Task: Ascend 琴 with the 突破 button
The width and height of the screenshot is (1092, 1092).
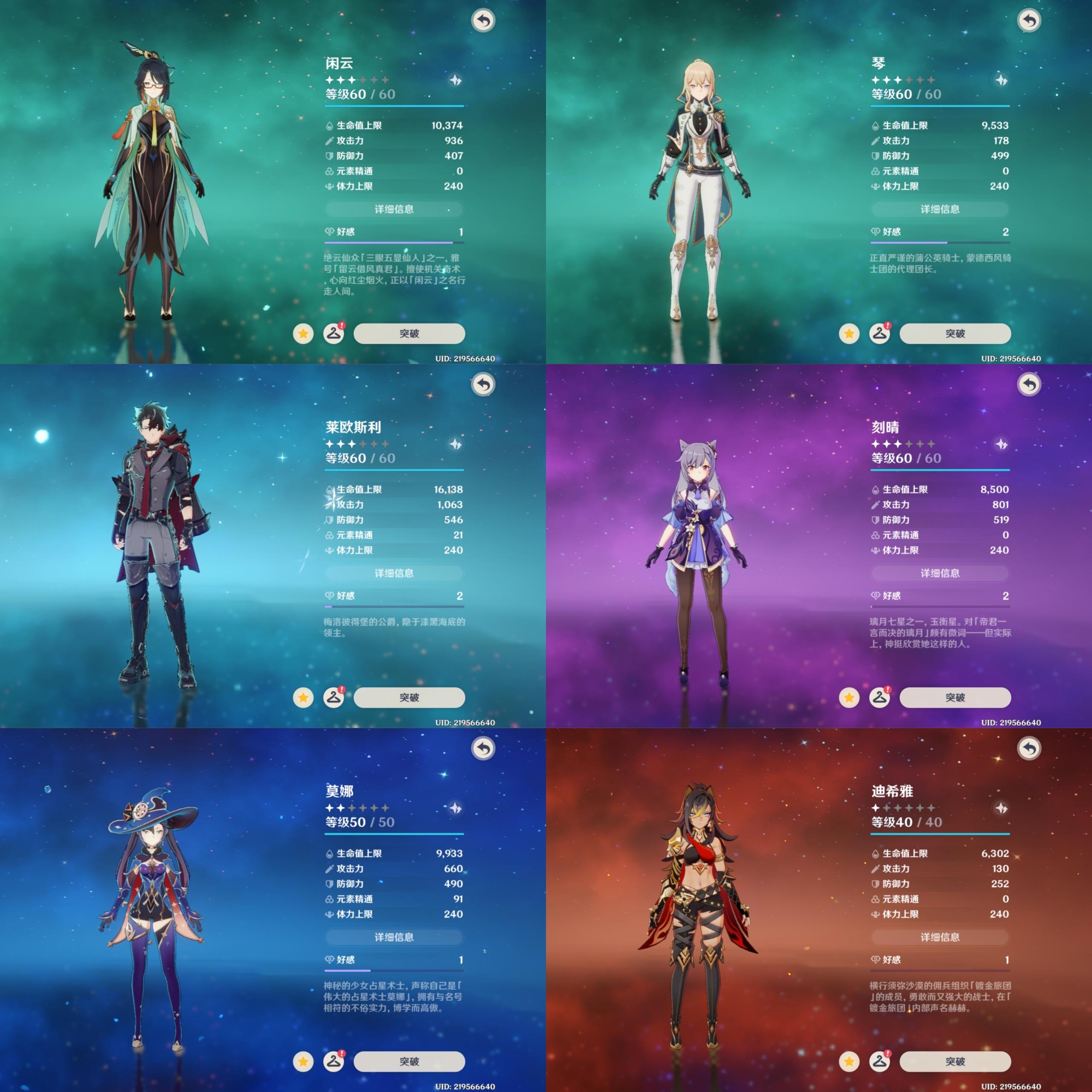Action: (955, 334)
